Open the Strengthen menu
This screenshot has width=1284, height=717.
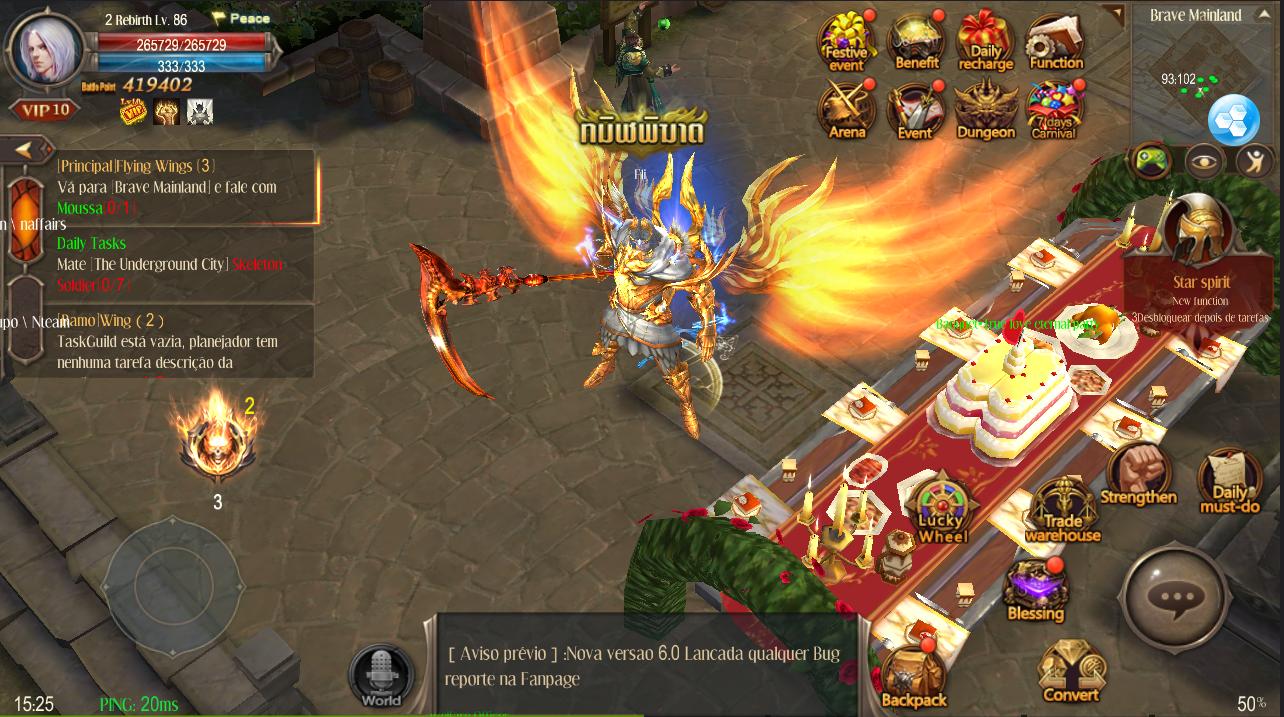coord(1139,473)
